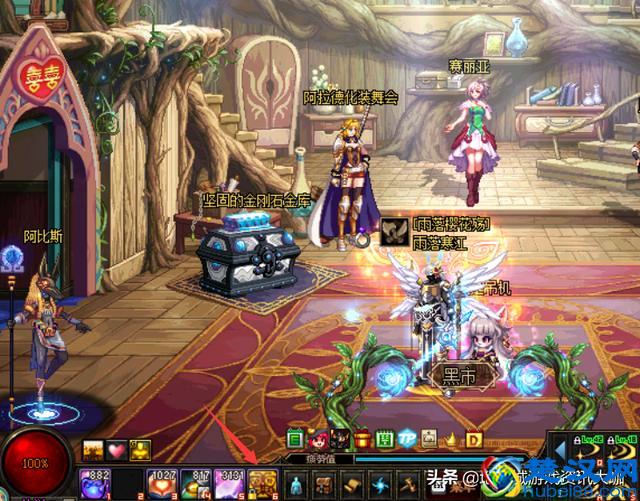Viewport: 640px width, 501px height.
Task: Open the green E menu icon
Action: click(295, 439)
